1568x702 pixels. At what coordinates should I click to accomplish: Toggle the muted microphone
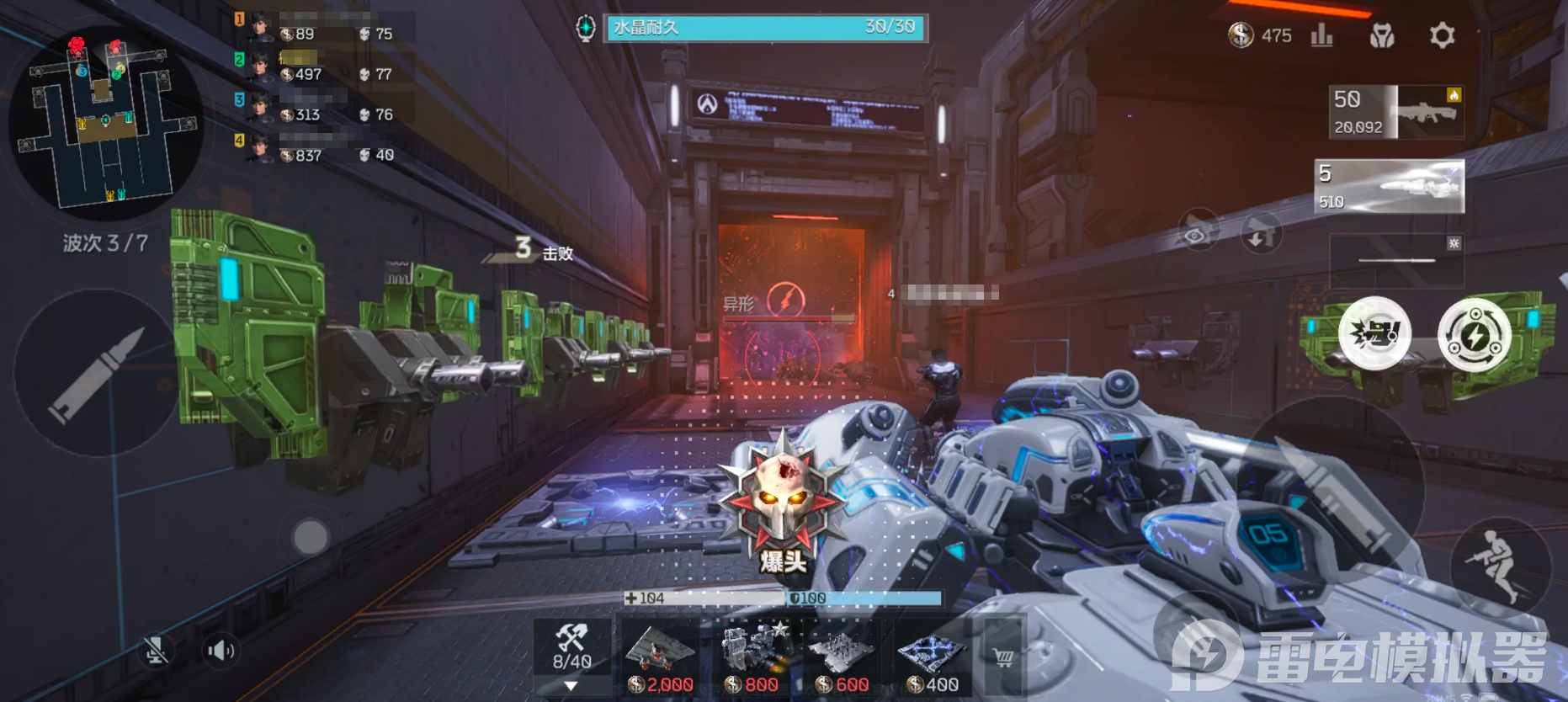pos(155,651)
